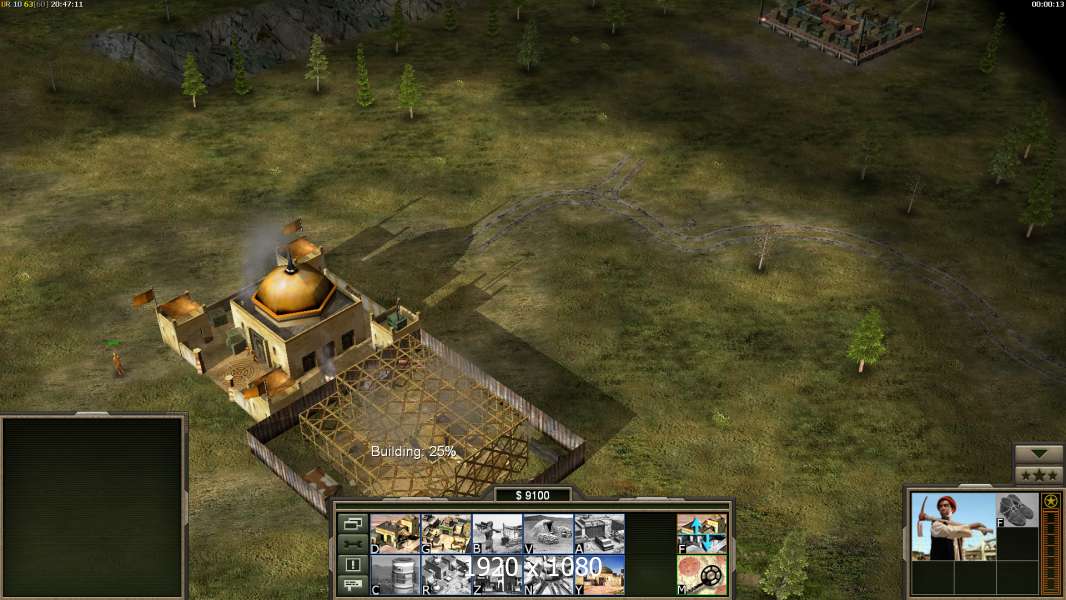Open the three-star General's promotions button

click(x=1039, y=475)
